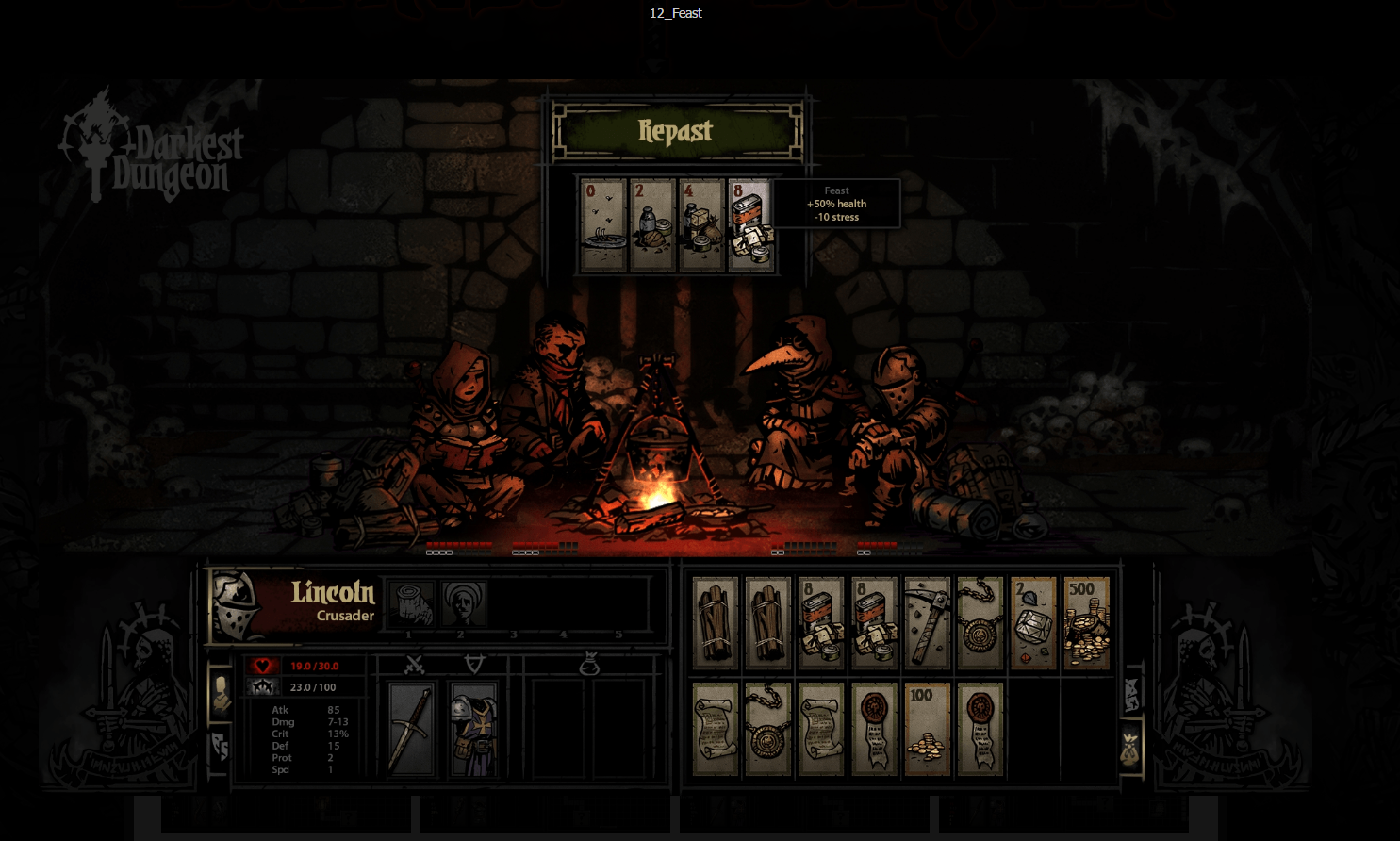This screenshot has height=841, width=1400.
Task: Choose the zero-food starvation meal option
Action: point(602,223)
